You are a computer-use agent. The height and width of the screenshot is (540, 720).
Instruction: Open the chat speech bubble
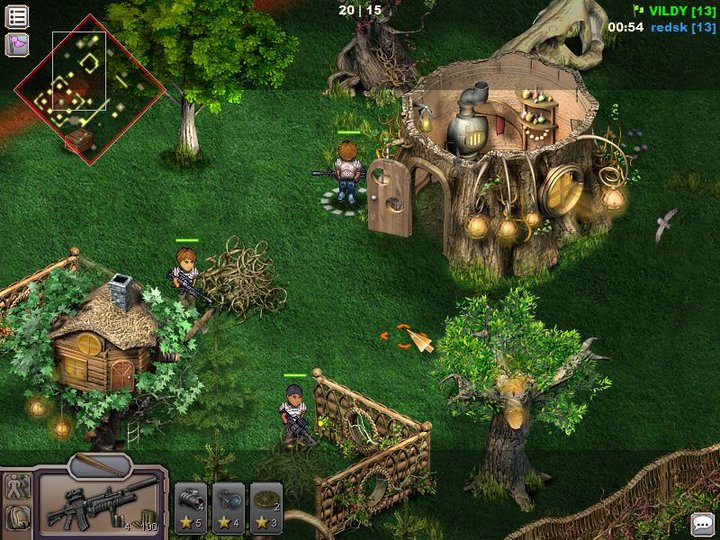703,523
